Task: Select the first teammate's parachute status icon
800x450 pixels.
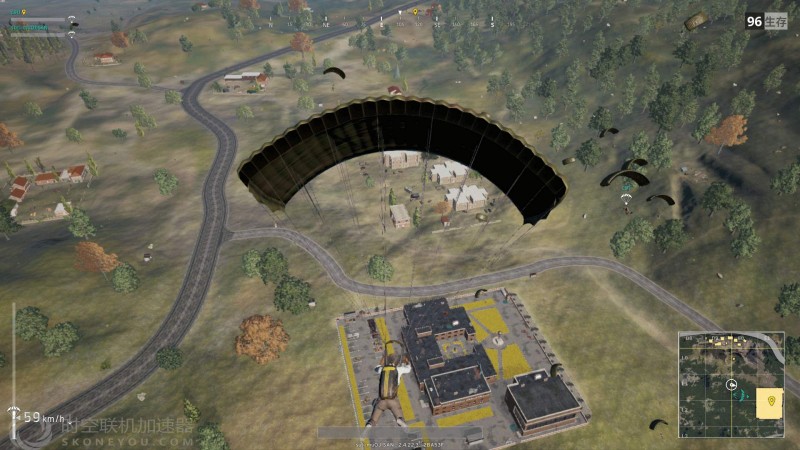Action: coord(71,19)
